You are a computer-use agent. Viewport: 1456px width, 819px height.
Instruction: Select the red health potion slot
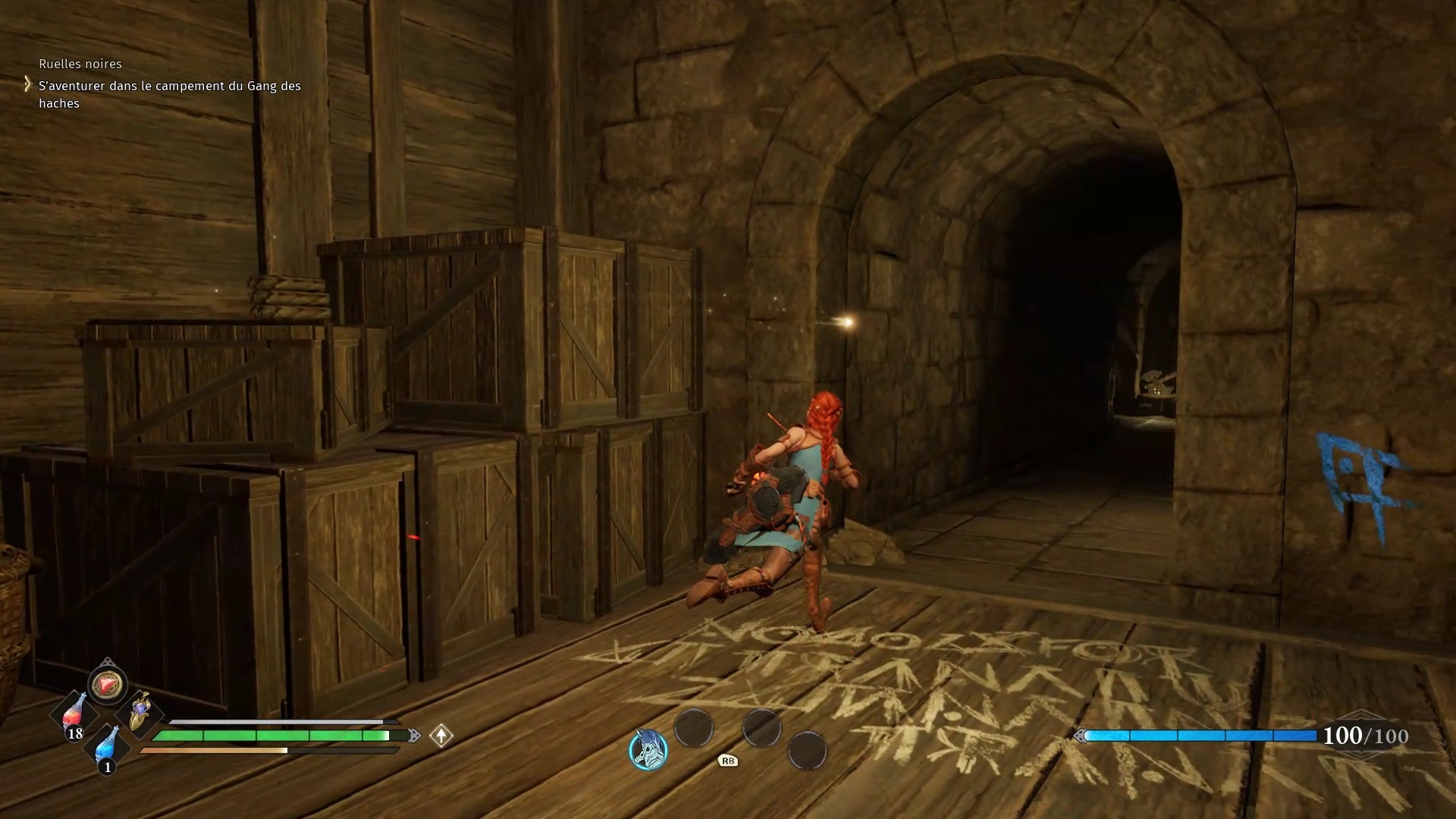(74, 714)
